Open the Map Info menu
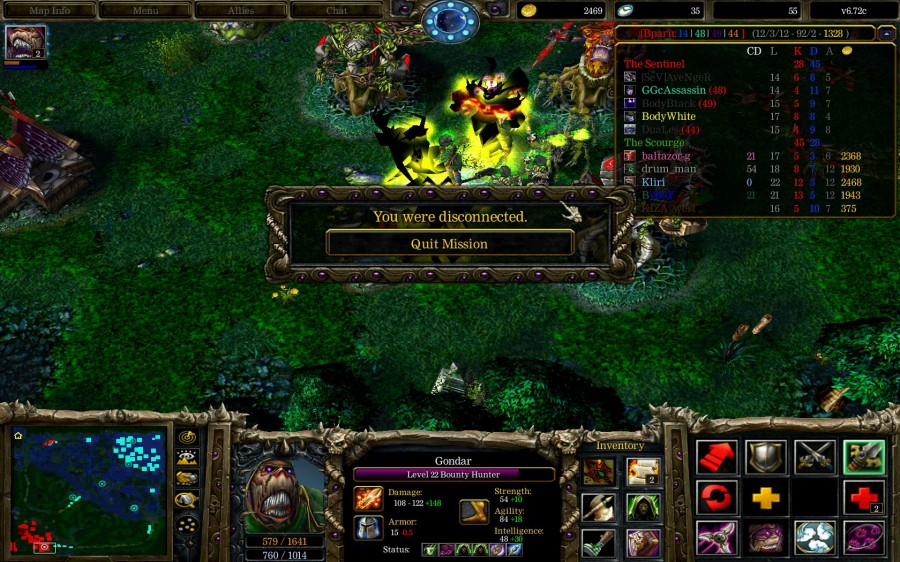900x562 pixels. tap(48, 10)
